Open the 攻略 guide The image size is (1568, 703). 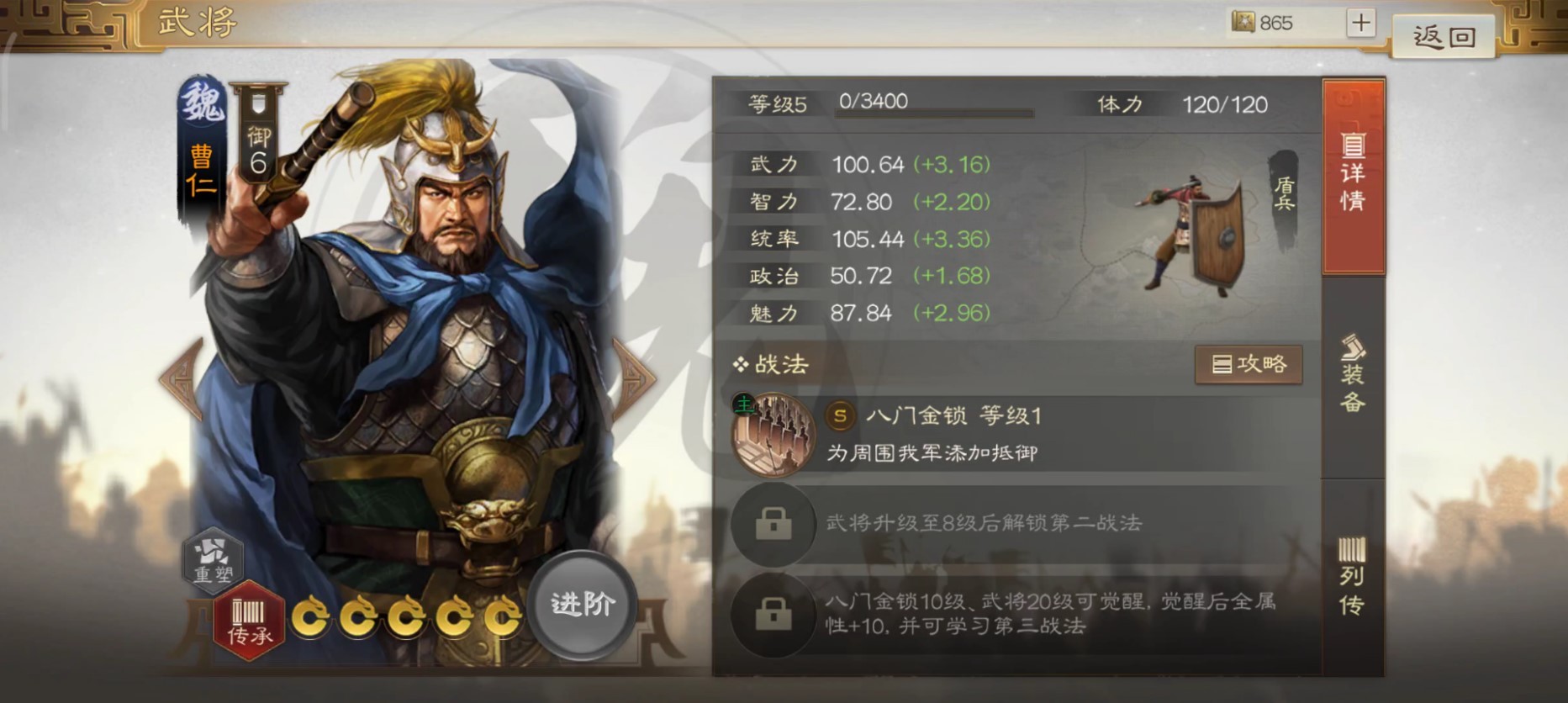(x=1249, y=364)
